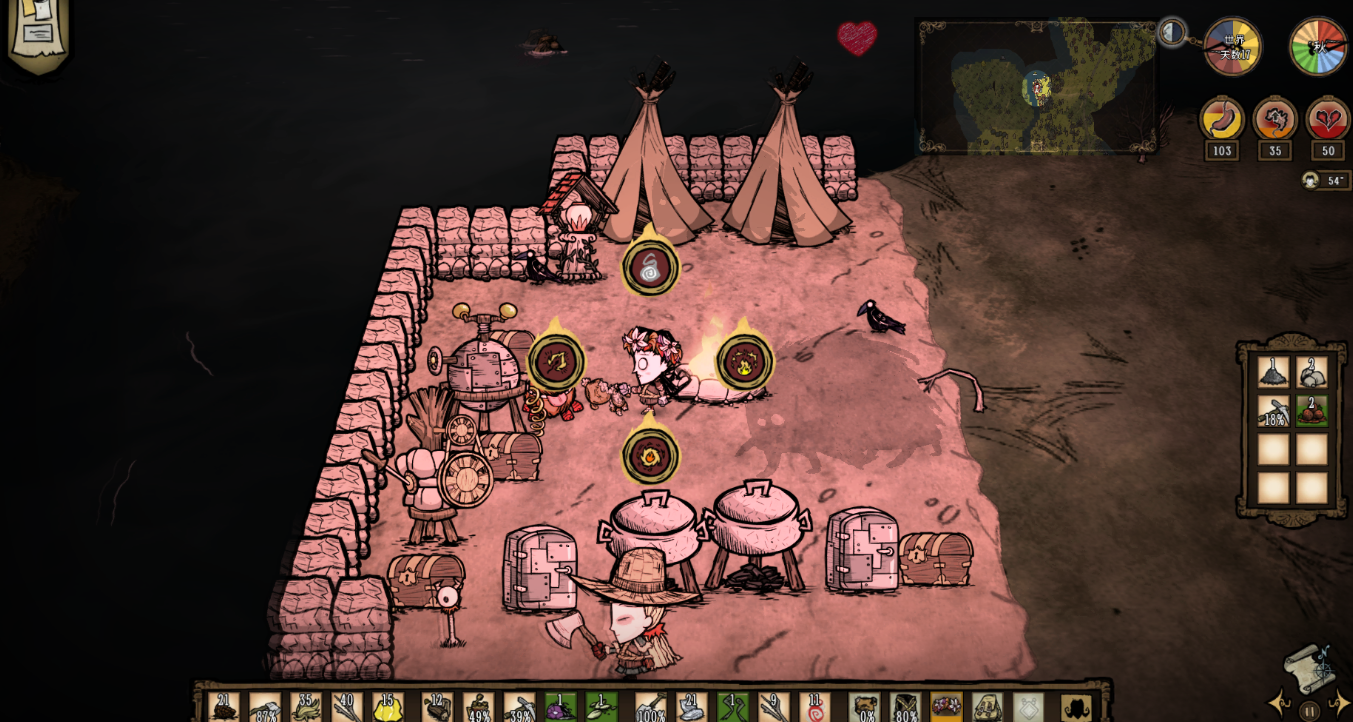
Task: Rotate camera with the left arrow
Action: click(x=1279, y=703)
